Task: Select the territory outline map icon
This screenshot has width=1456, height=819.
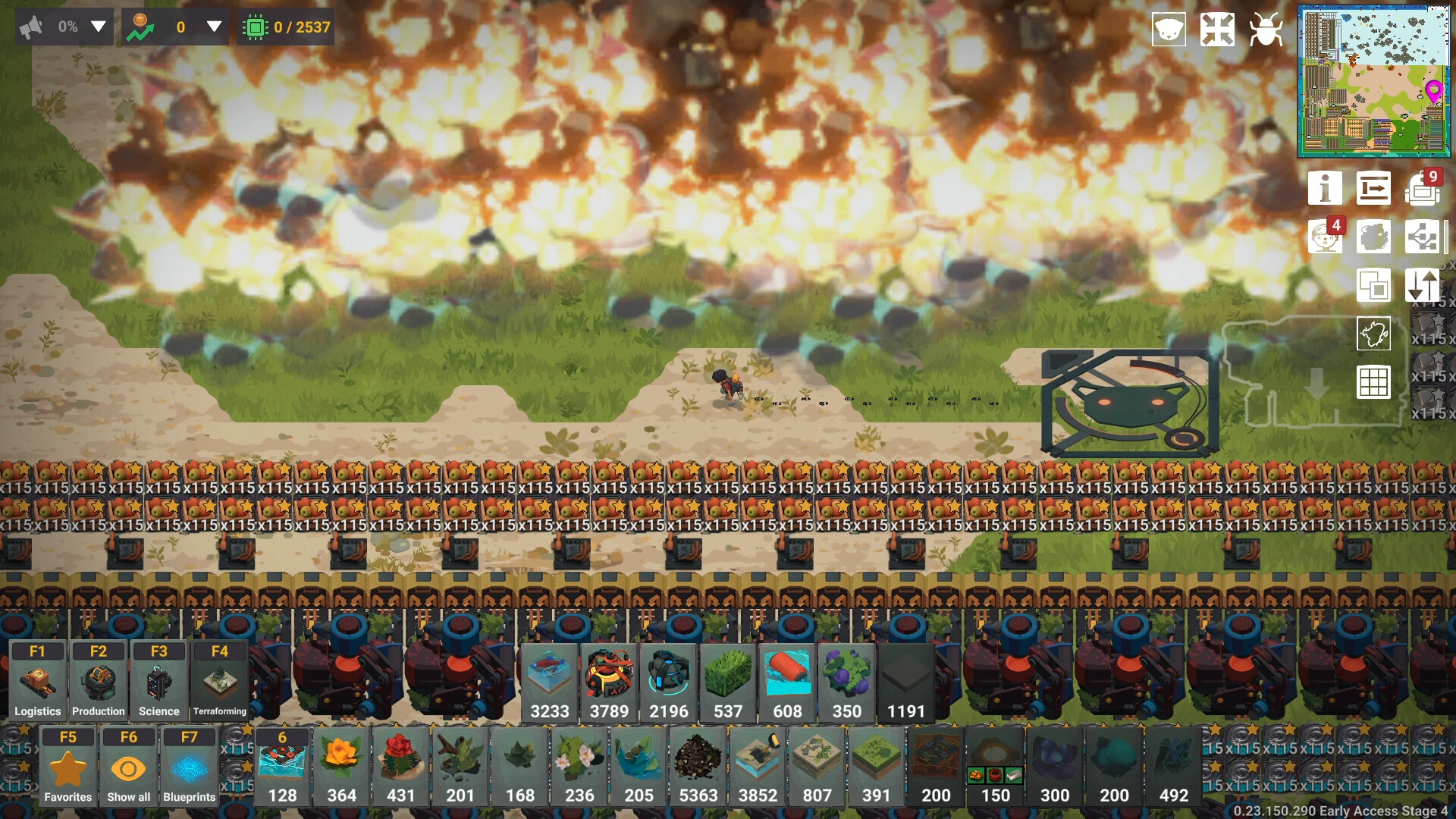Action: coord(1375,335)
